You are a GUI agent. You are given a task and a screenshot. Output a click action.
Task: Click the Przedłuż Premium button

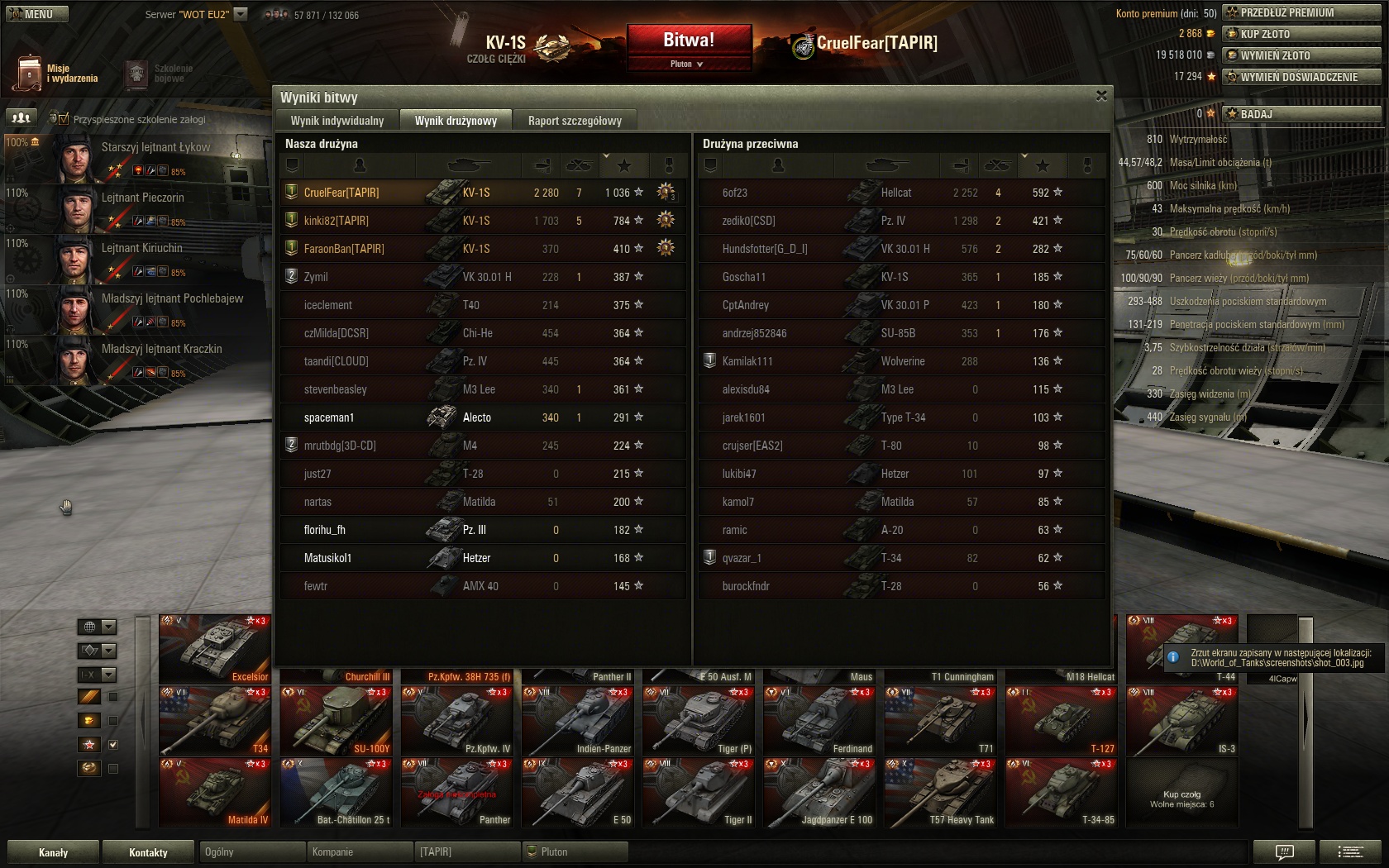pos(1301,12)
